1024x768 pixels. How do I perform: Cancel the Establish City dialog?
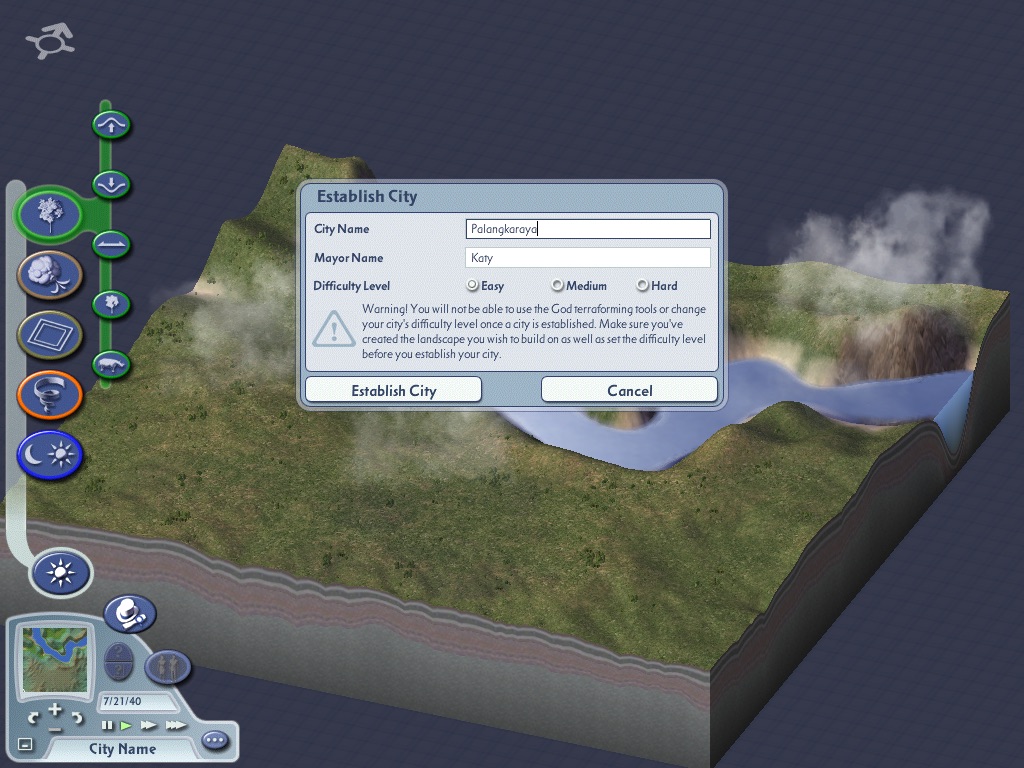pyautogui.click(x=629, y=390)
